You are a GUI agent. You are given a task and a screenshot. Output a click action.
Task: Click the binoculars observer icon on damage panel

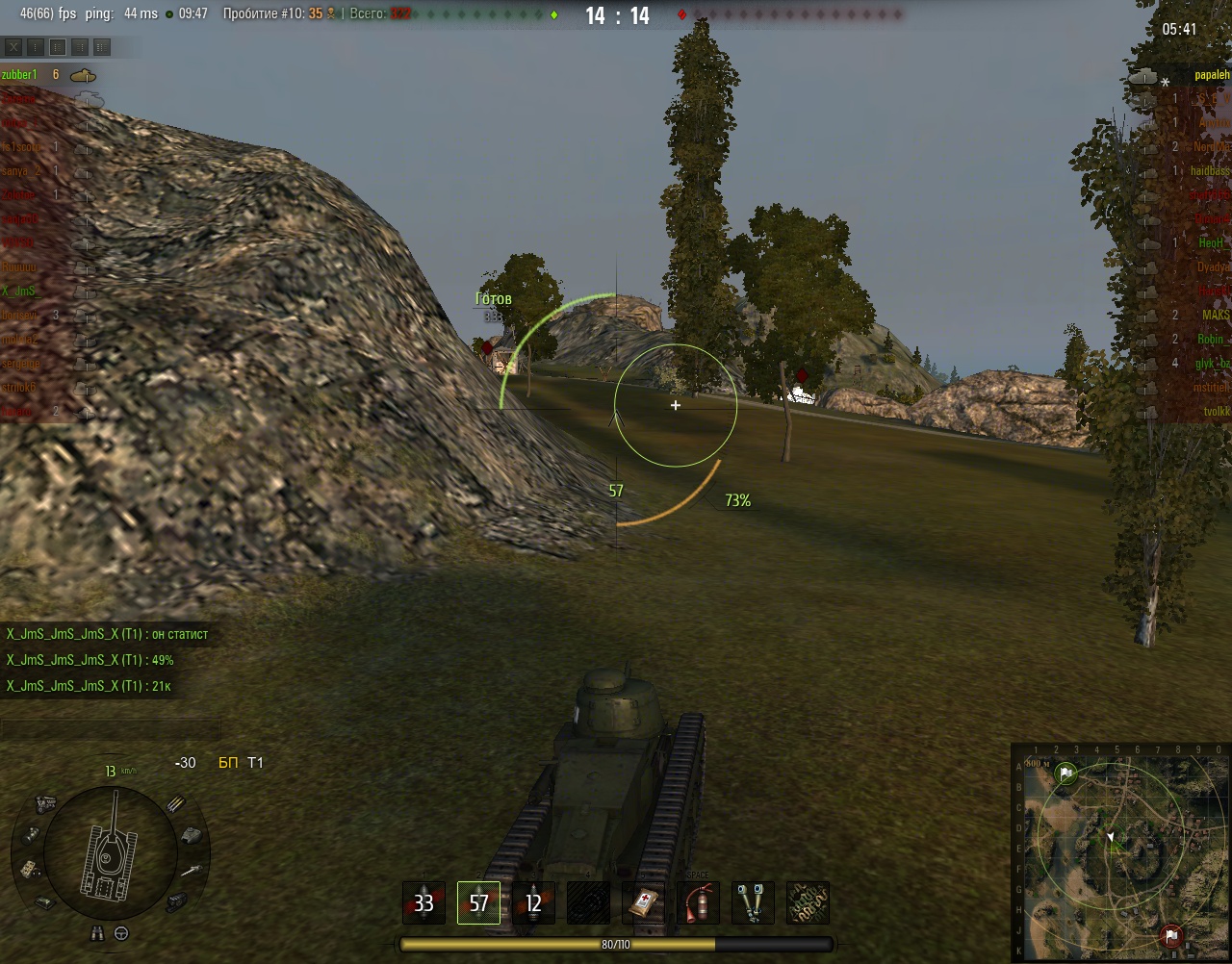[97, 932]
